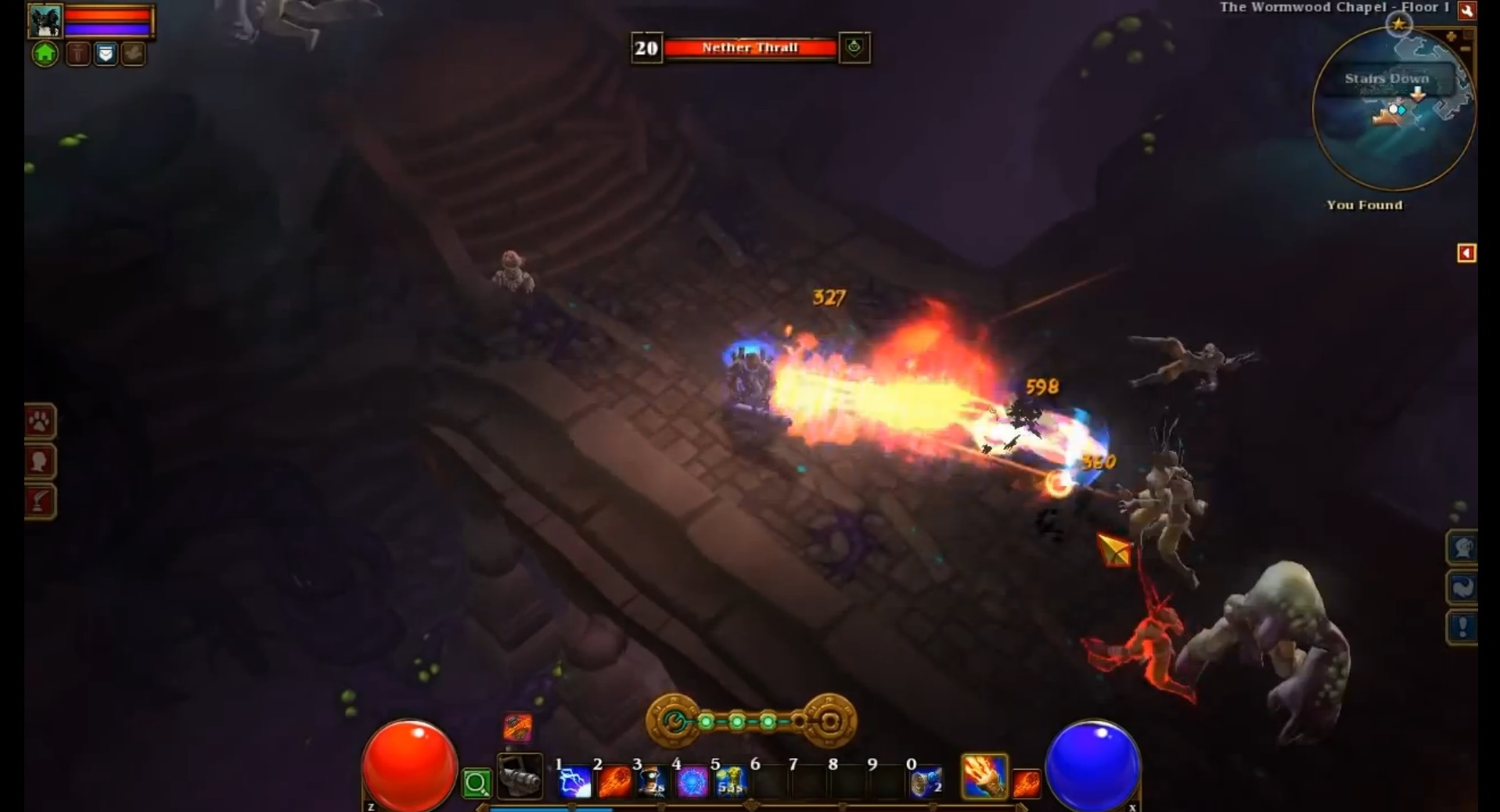
Task: Select the cannon weapon slot
Action: pyautogui.click(x=520, y=777)
